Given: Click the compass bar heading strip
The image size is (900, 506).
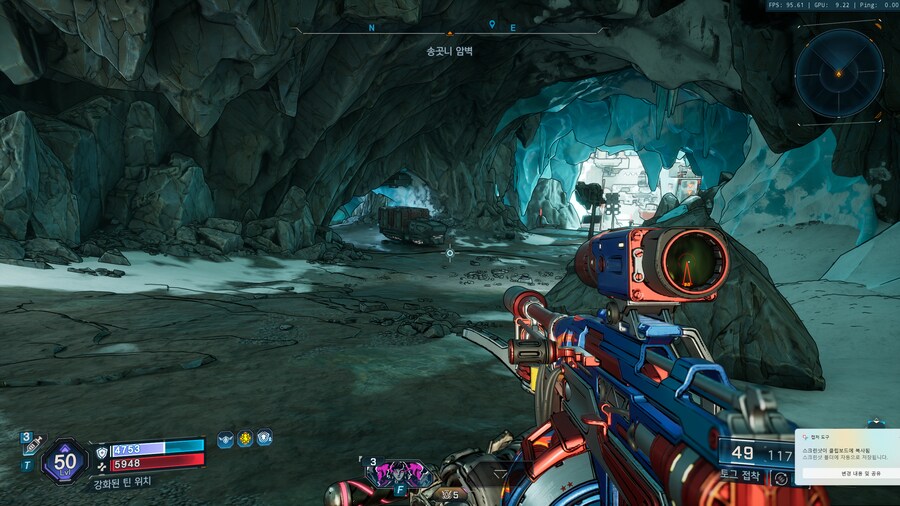Looking at the screenshot, I should coord(449,31).
